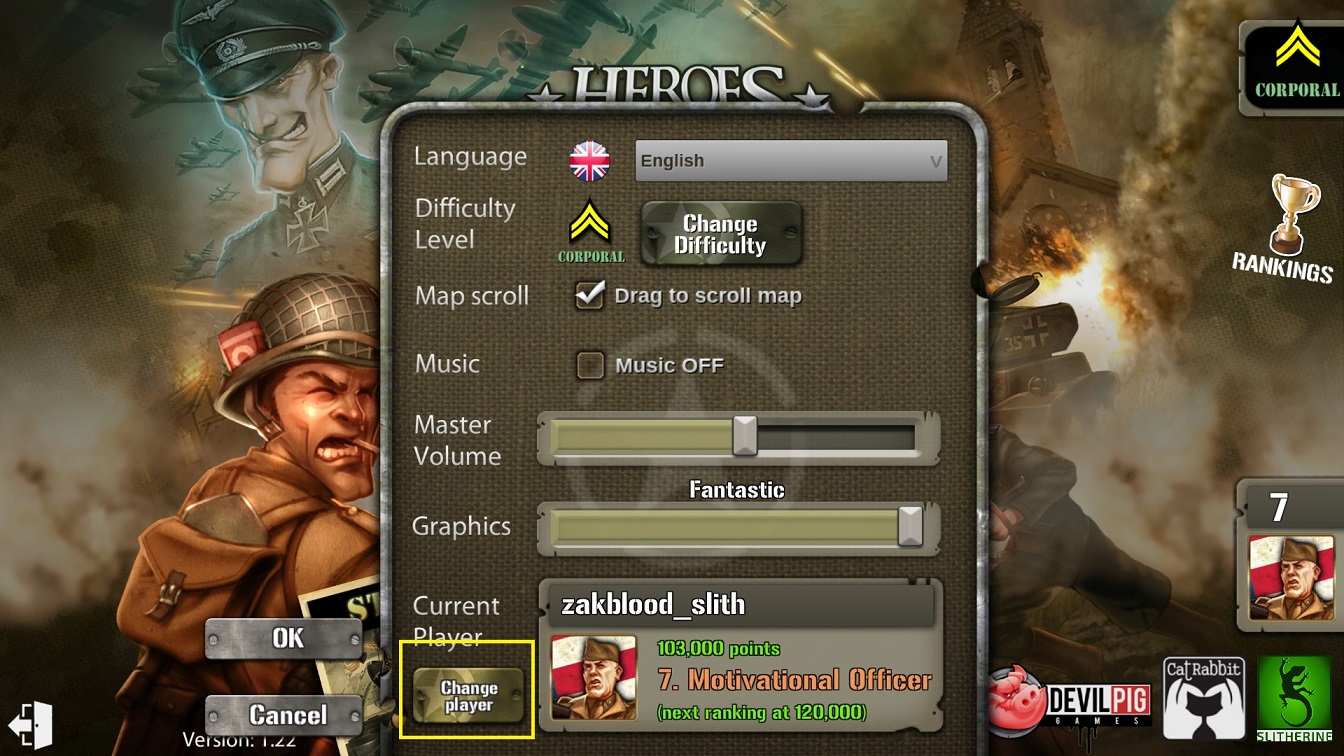Click the Change player button

468,696
